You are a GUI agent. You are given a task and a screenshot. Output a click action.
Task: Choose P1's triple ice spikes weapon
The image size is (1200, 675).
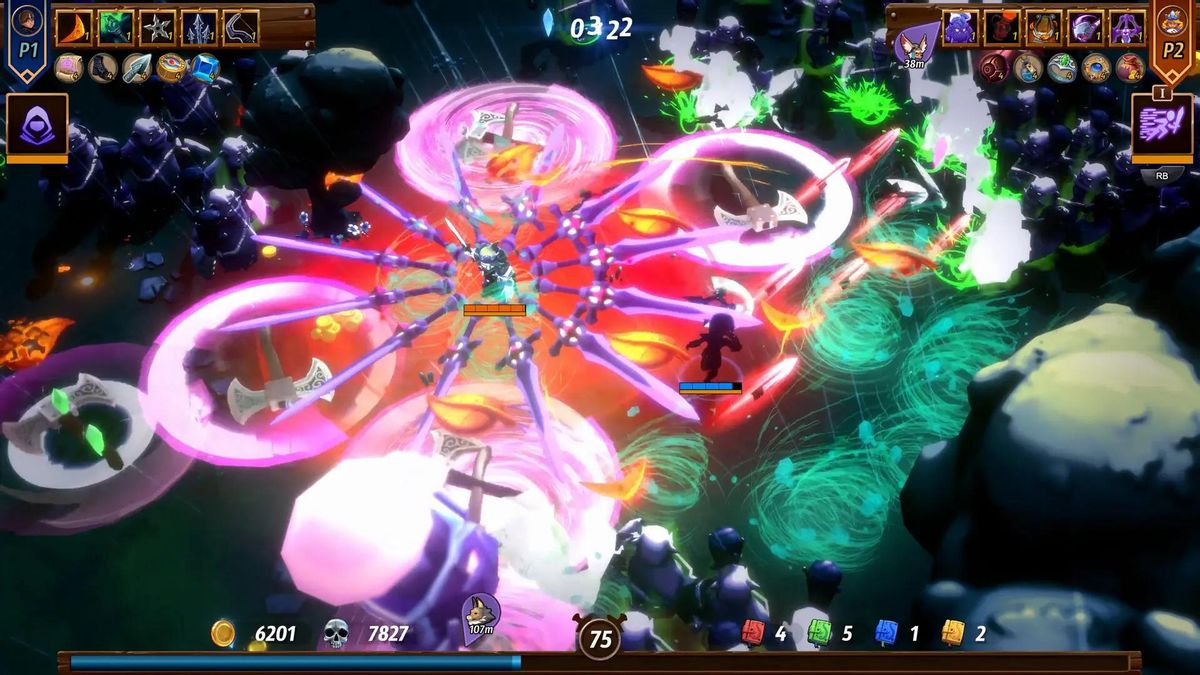(x=199, y=28)
